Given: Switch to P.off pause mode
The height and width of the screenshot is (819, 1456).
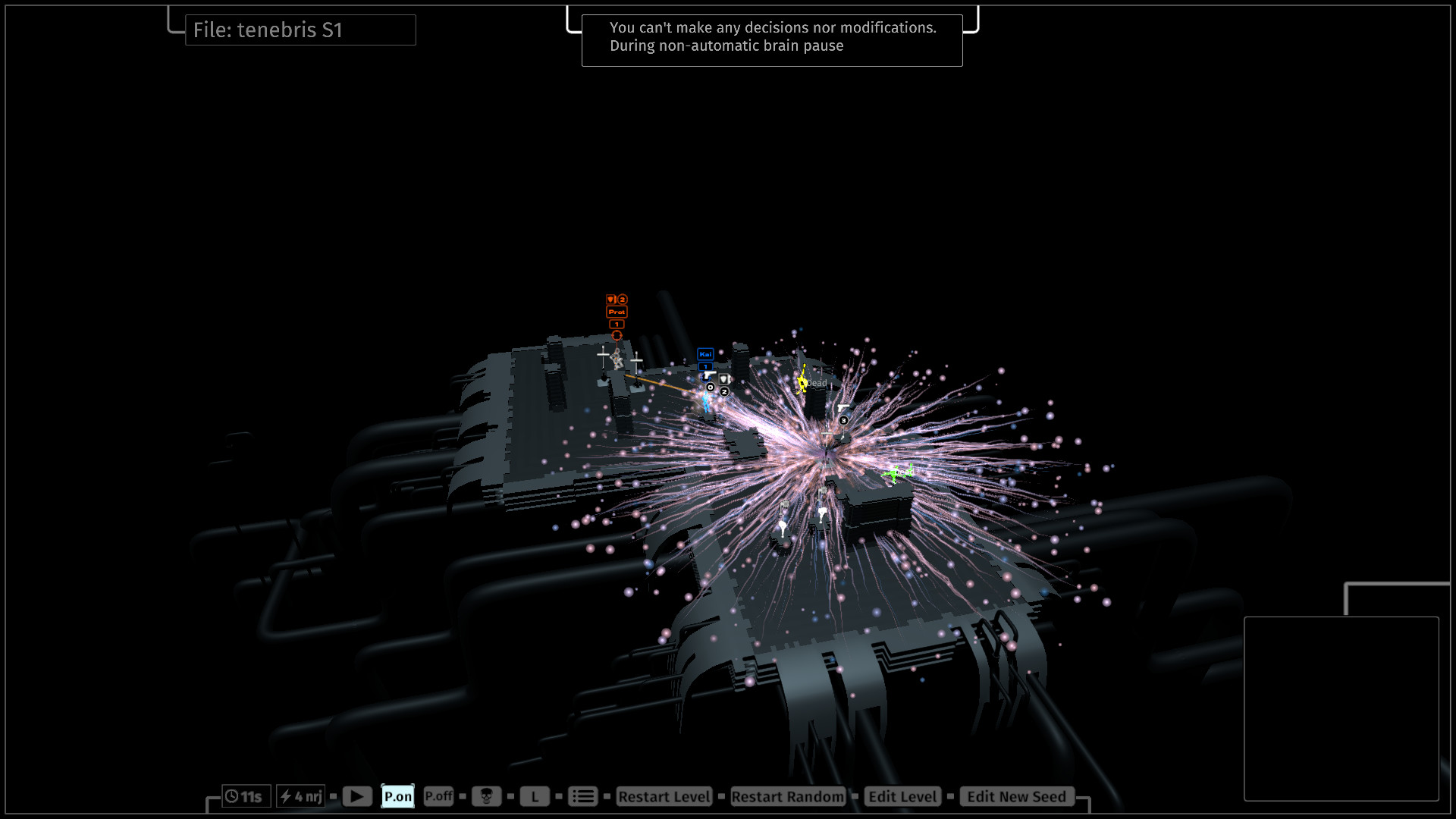Looking at the screenshot, I should point(438,796).
